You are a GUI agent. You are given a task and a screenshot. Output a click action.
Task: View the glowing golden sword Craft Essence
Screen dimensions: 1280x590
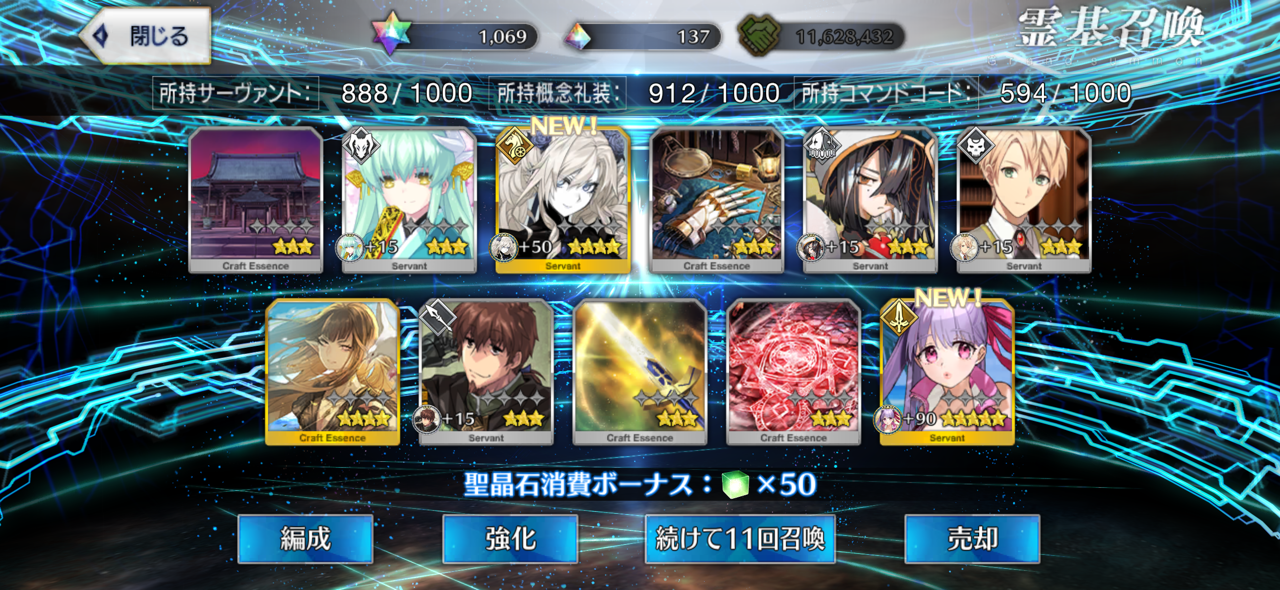[640, 371]
